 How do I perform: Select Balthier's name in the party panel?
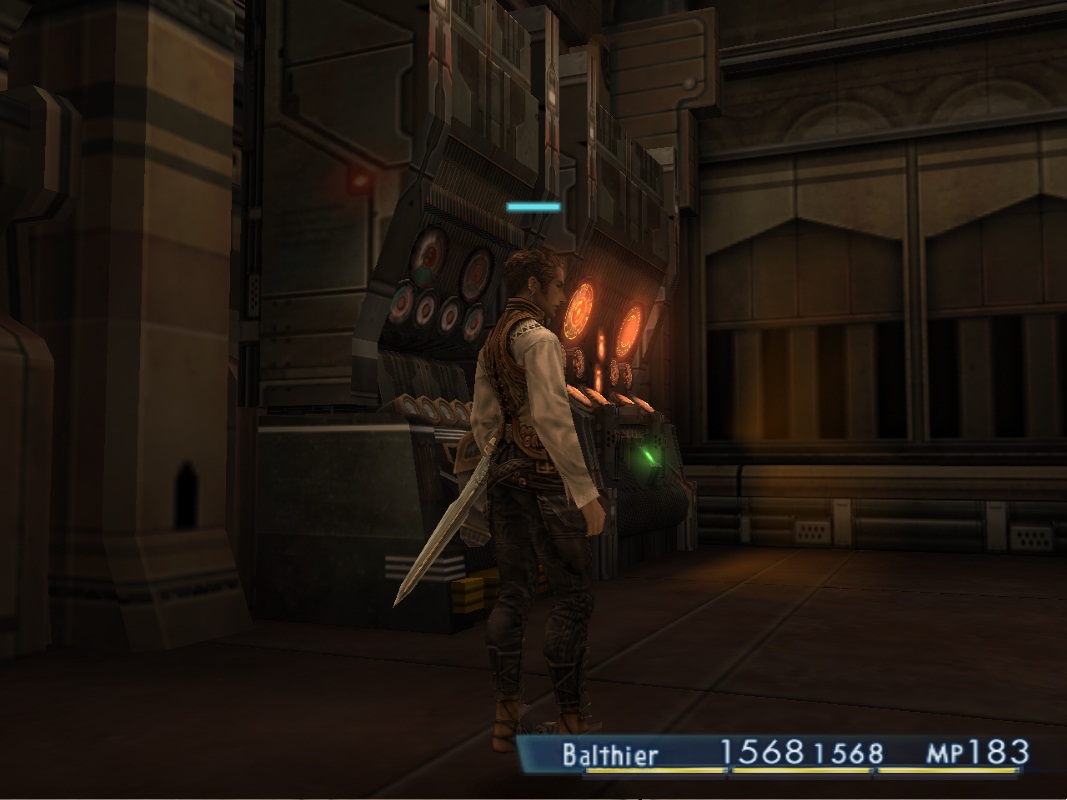click(x=609, y=754)
